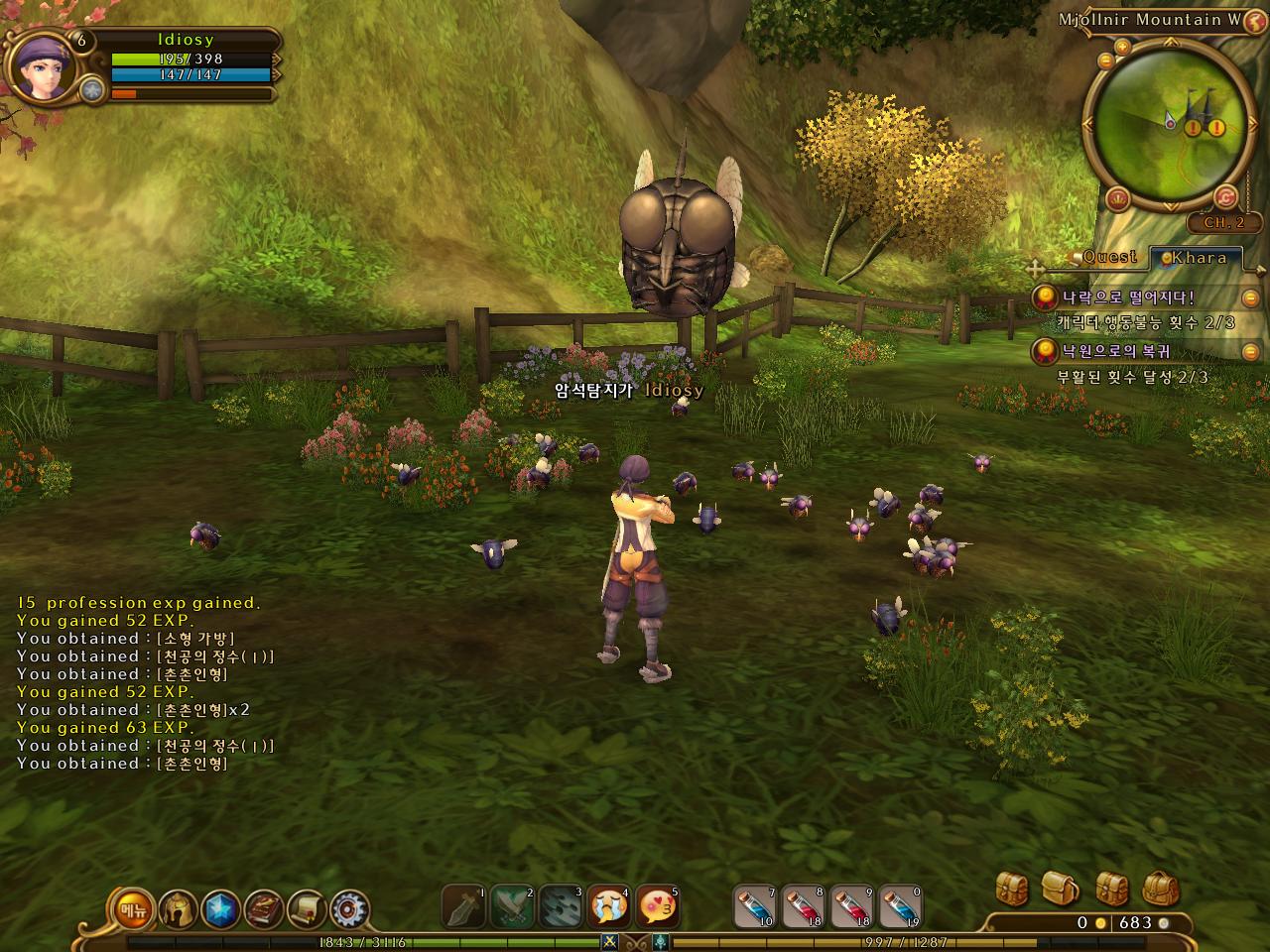Open the rightmost satchel bag
Screen dimensions: 1270x952
pyautogui.click(x=1161, y=888)
